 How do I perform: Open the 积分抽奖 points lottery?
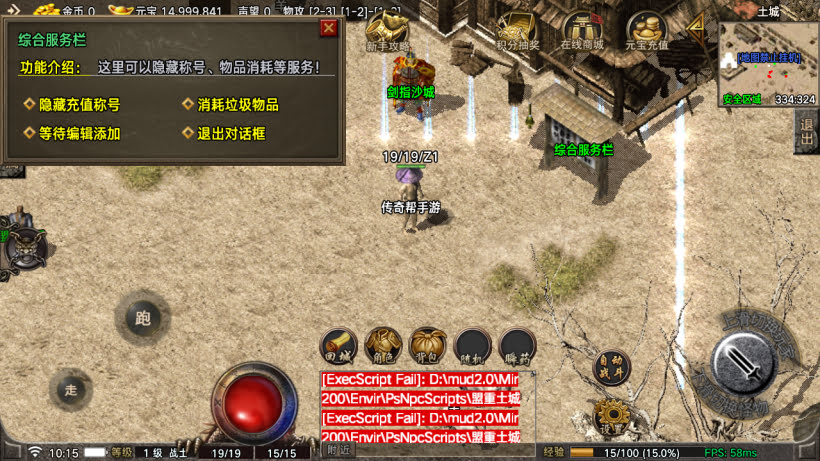coord(517,30)
